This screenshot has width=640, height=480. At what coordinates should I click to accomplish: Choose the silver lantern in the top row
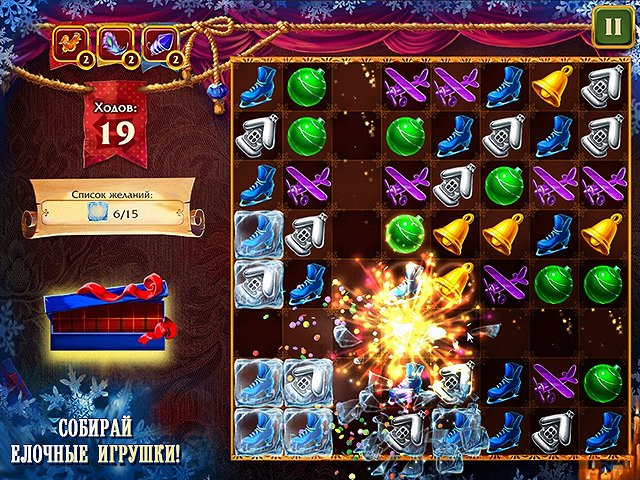point(601,87)
